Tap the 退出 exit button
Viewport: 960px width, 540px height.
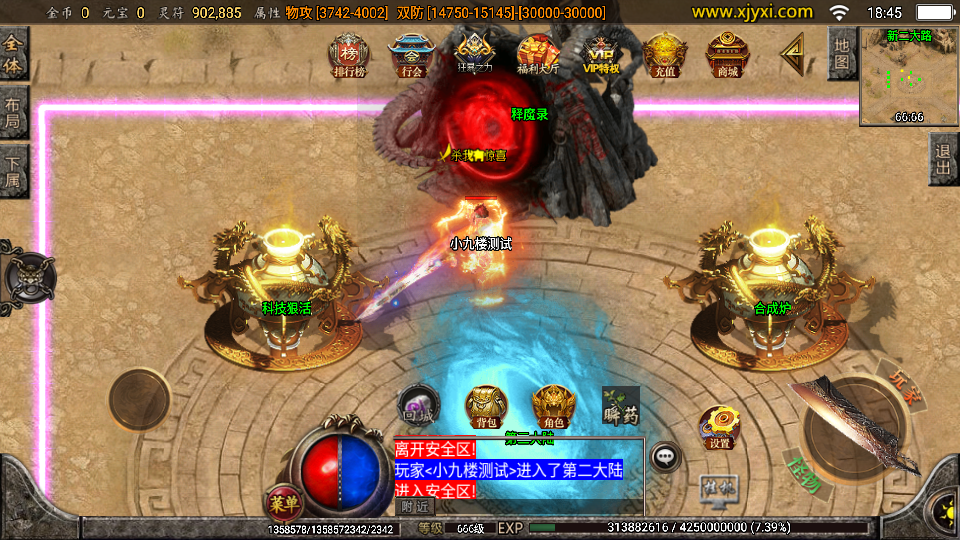click(x=943, y=159)
